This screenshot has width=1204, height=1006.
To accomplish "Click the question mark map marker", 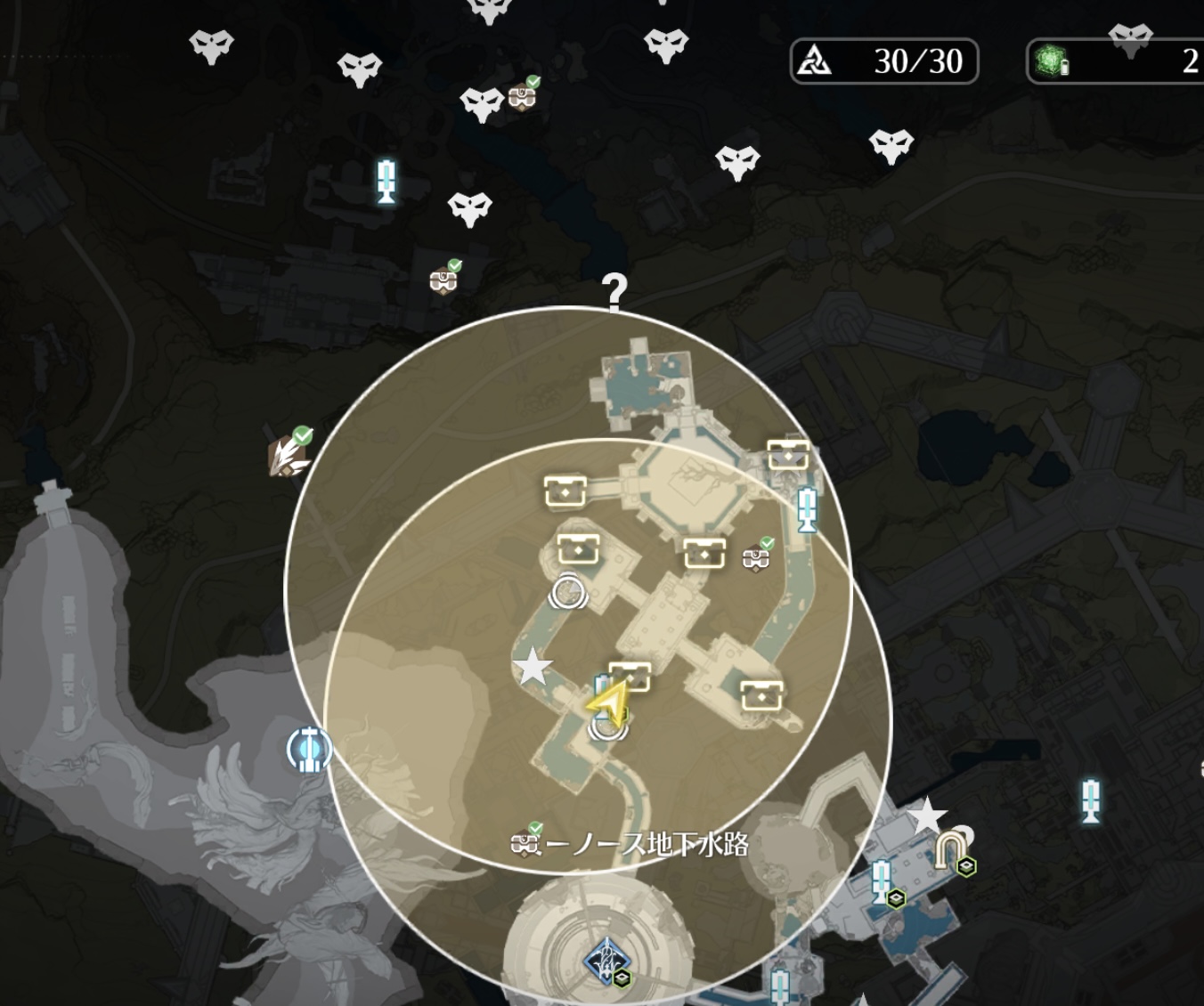I will coord(614,291).
